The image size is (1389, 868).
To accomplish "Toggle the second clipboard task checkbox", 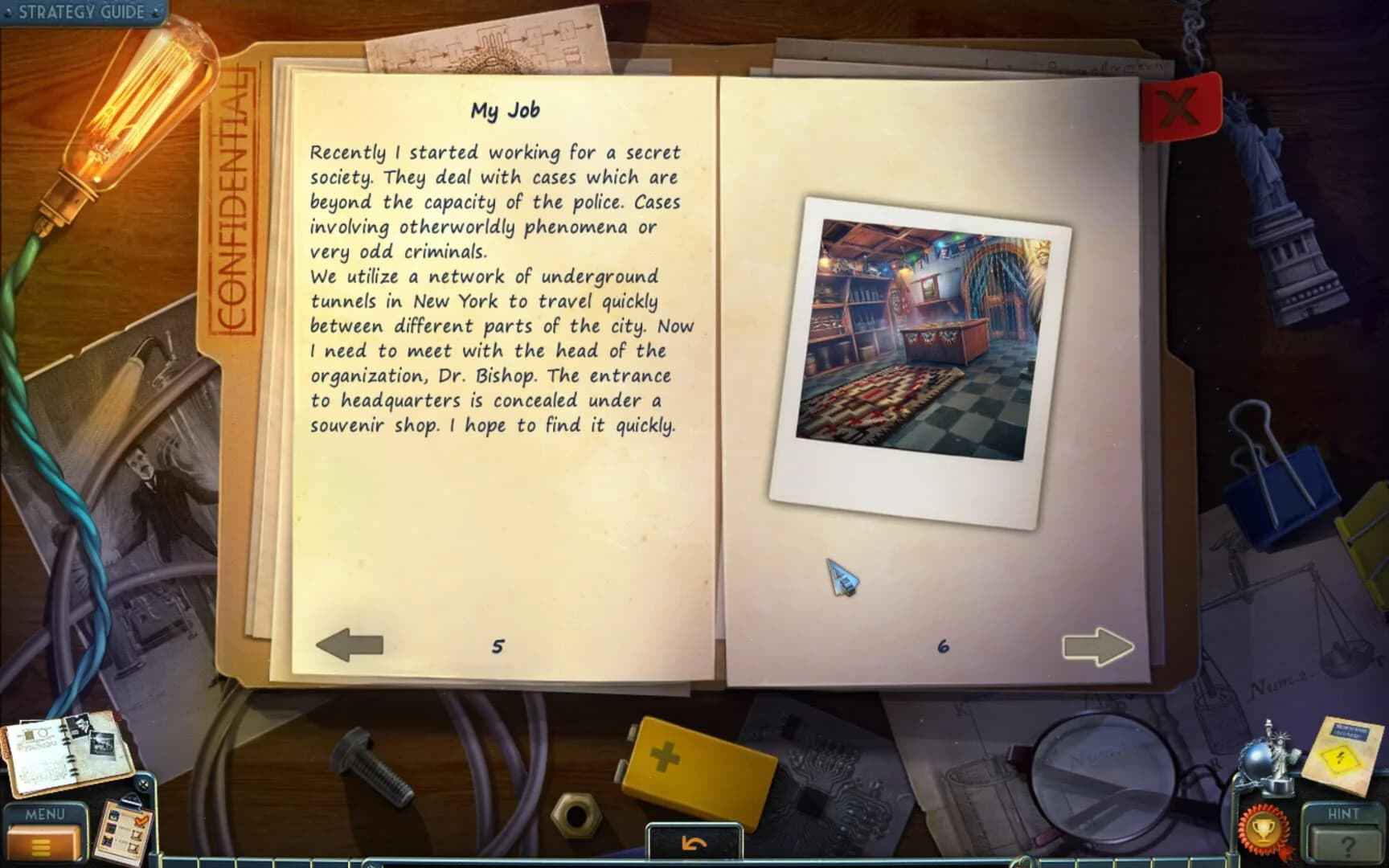I will [134, 849].
